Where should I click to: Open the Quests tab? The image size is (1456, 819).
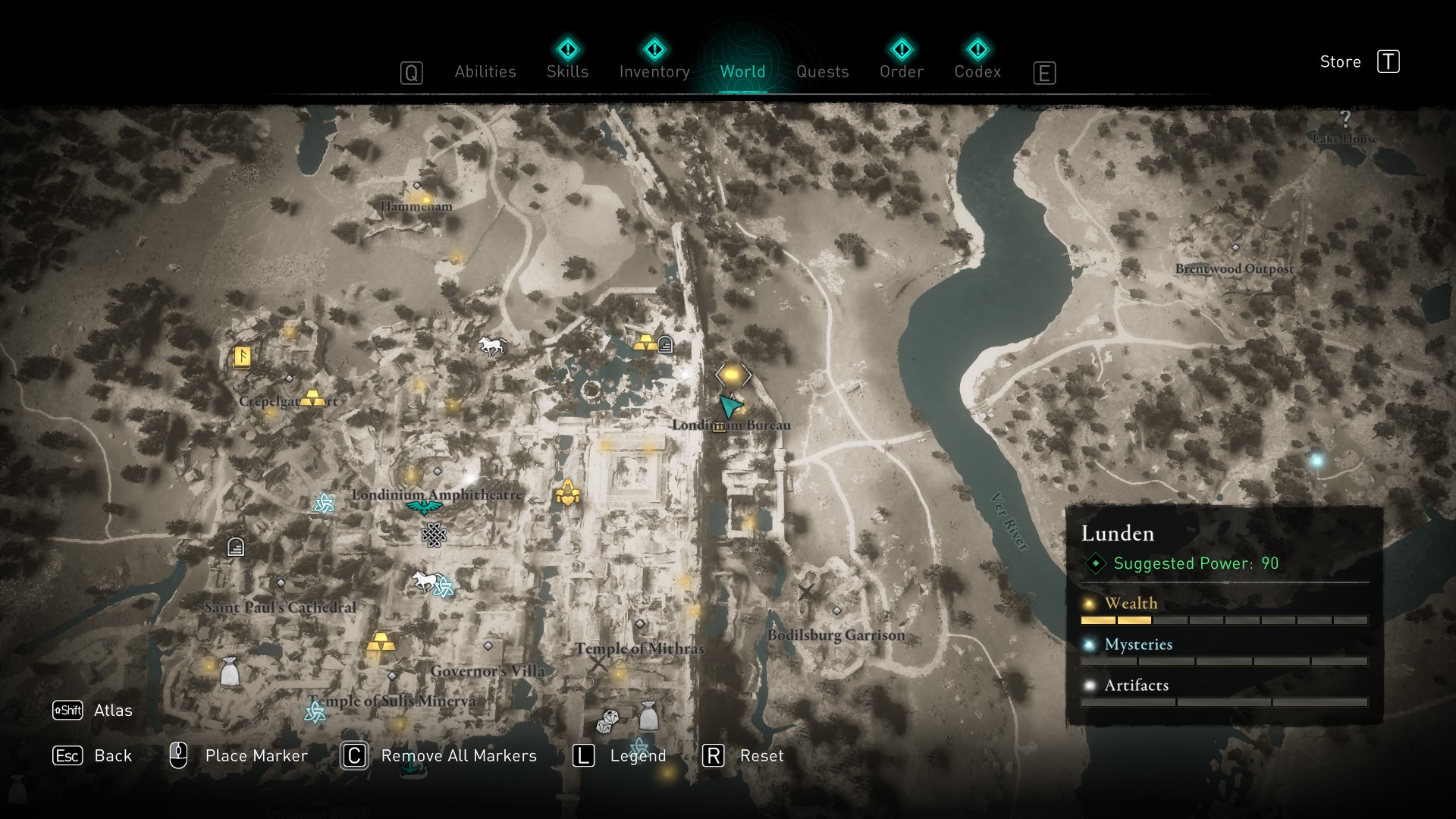(822, 72)
